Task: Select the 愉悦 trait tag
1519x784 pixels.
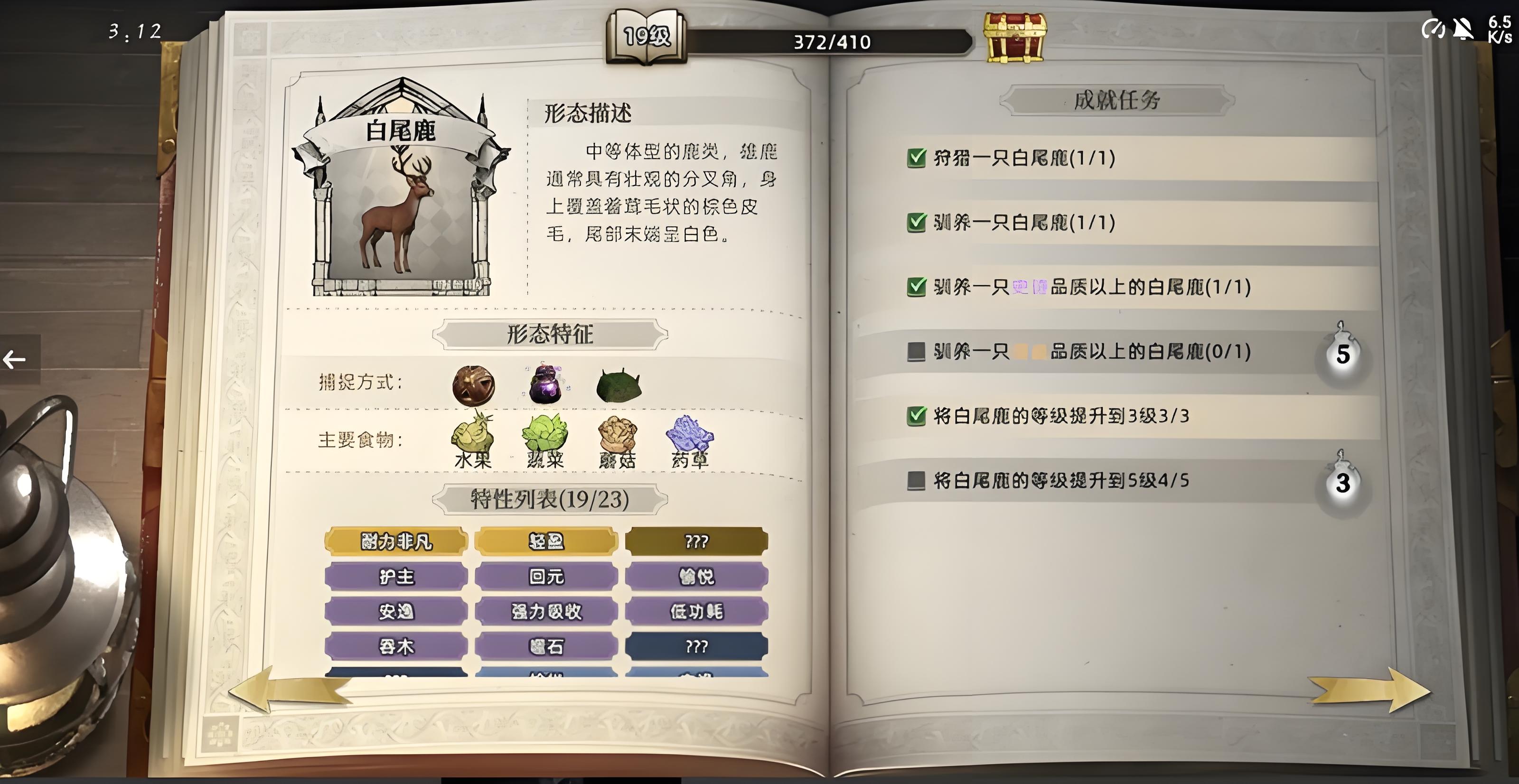Action: click(696, 576)
